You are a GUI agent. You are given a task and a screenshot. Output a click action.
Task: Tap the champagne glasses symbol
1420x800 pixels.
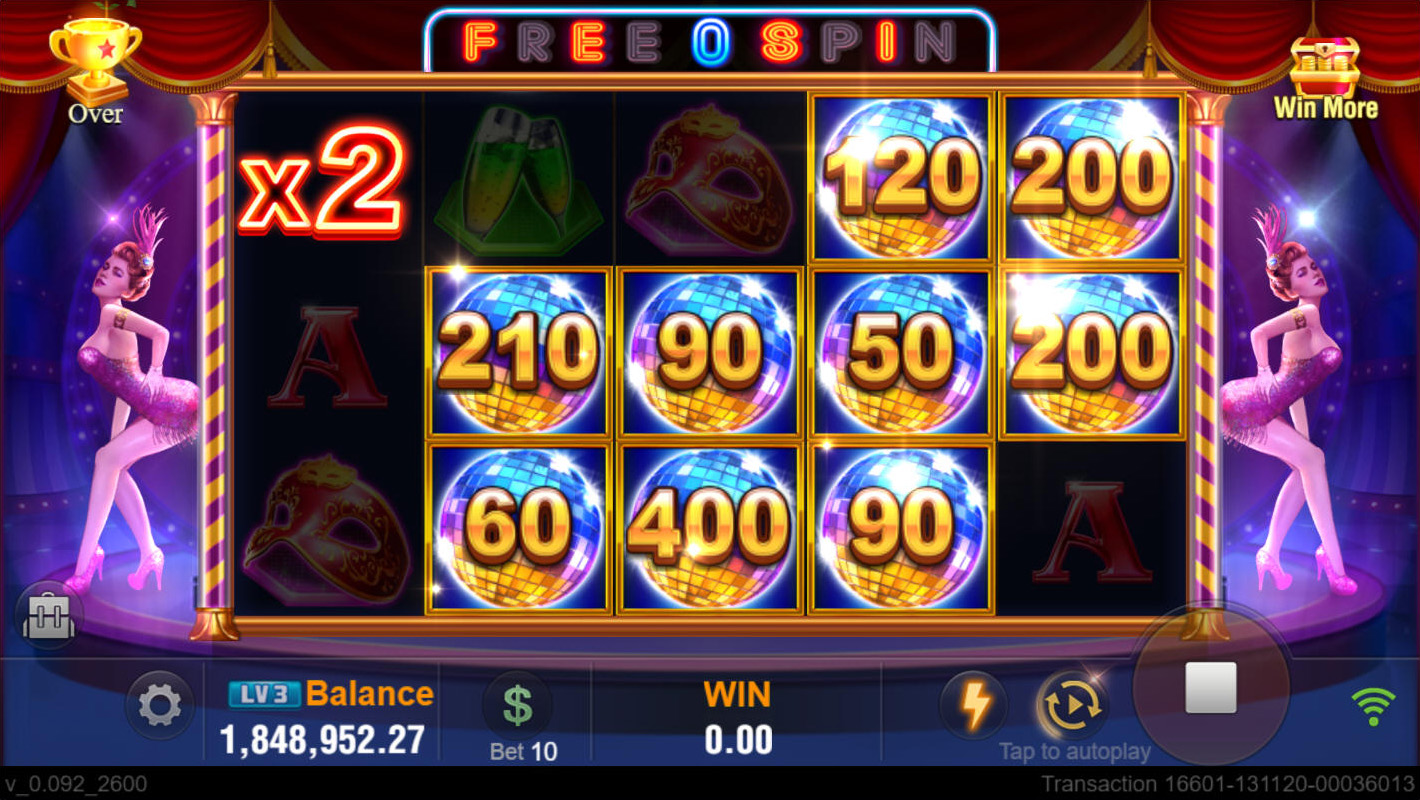pos(519,175)
